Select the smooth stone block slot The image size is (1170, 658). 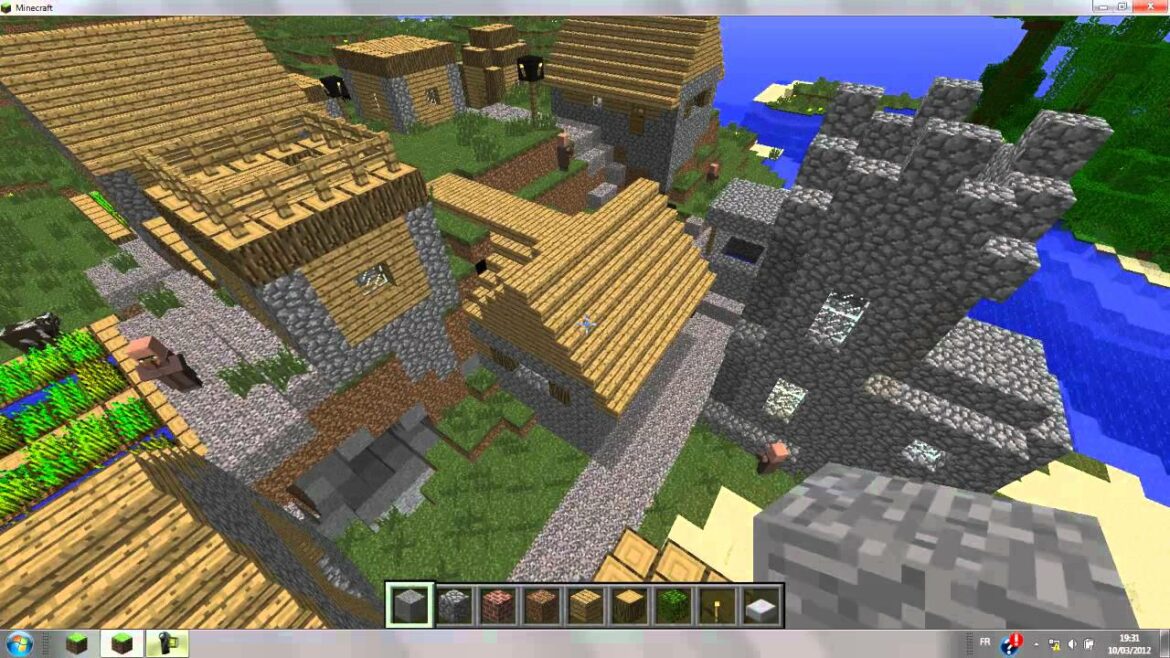(410, 605)
